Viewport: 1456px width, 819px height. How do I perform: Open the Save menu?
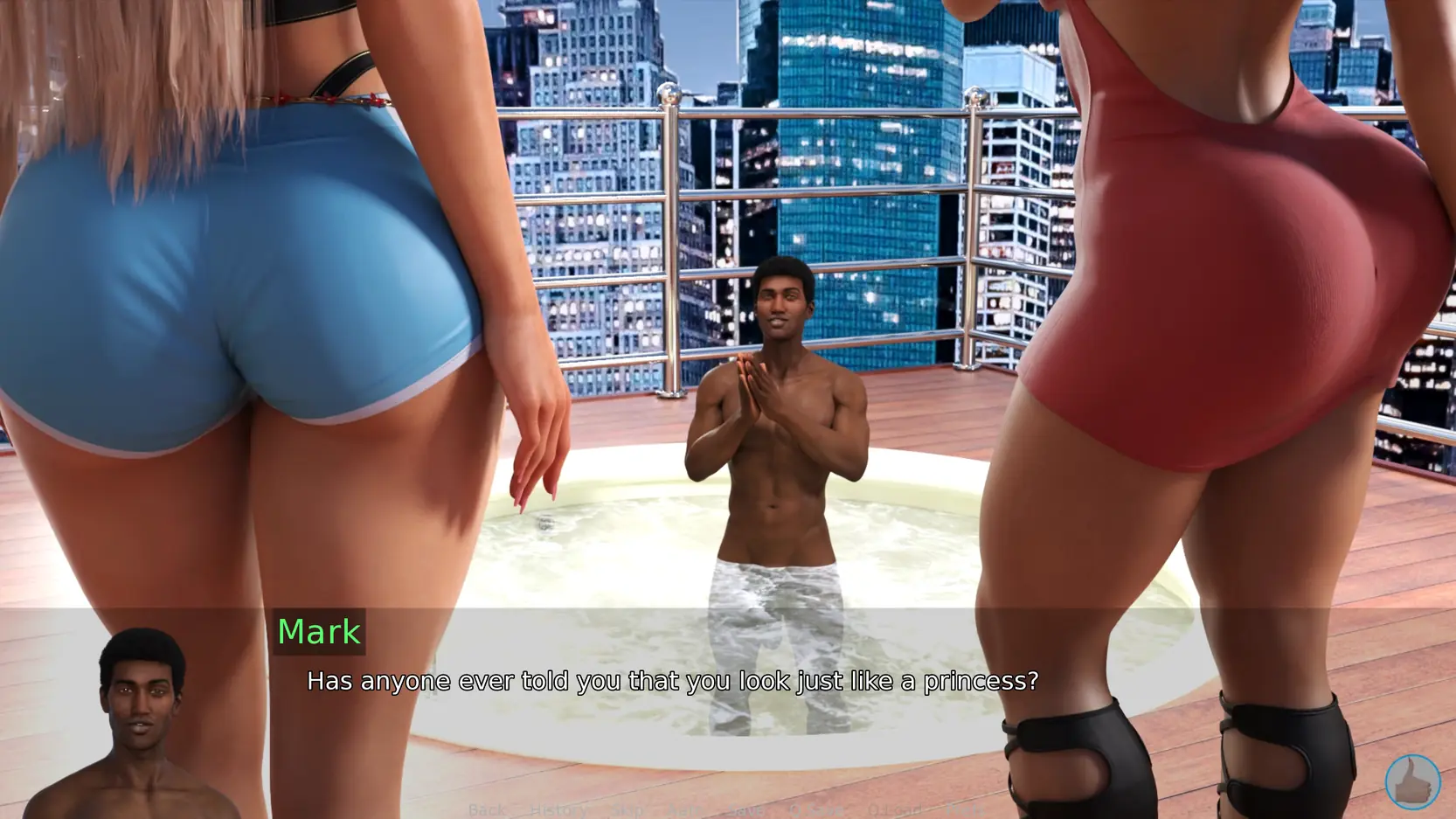[x=745, y=810]
